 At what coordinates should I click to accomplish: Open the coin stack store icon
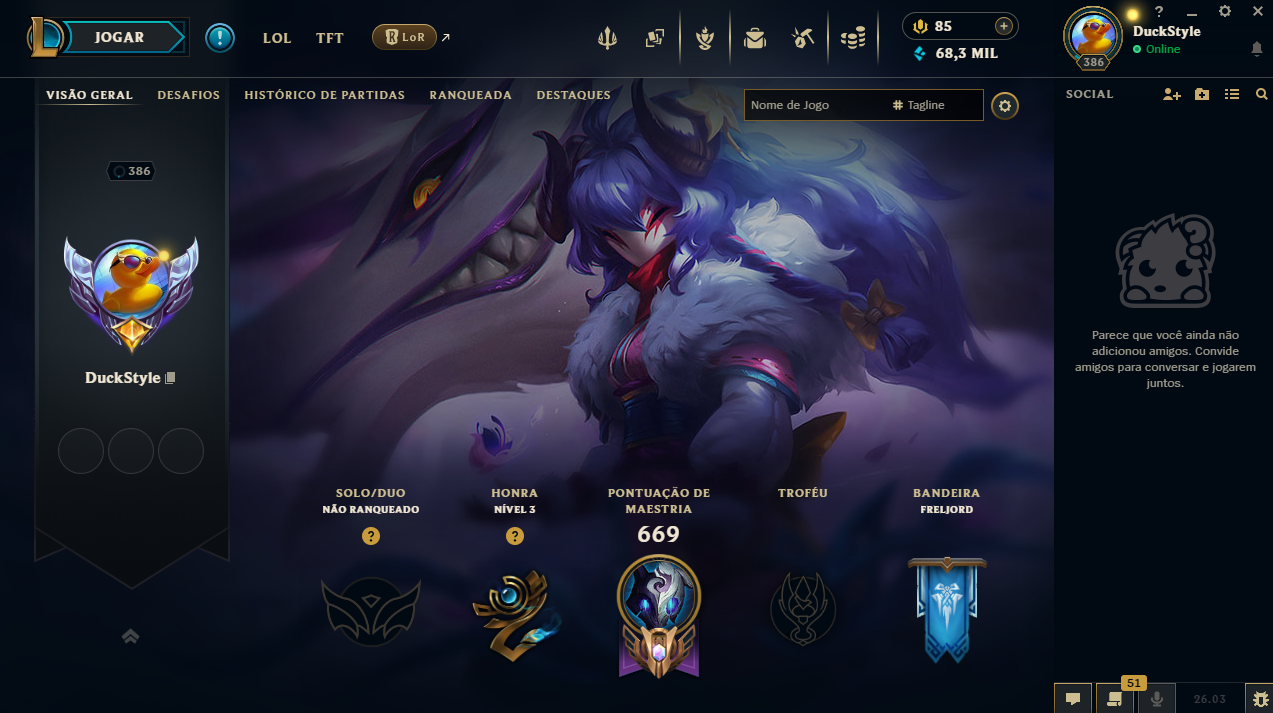pos(852,38)
